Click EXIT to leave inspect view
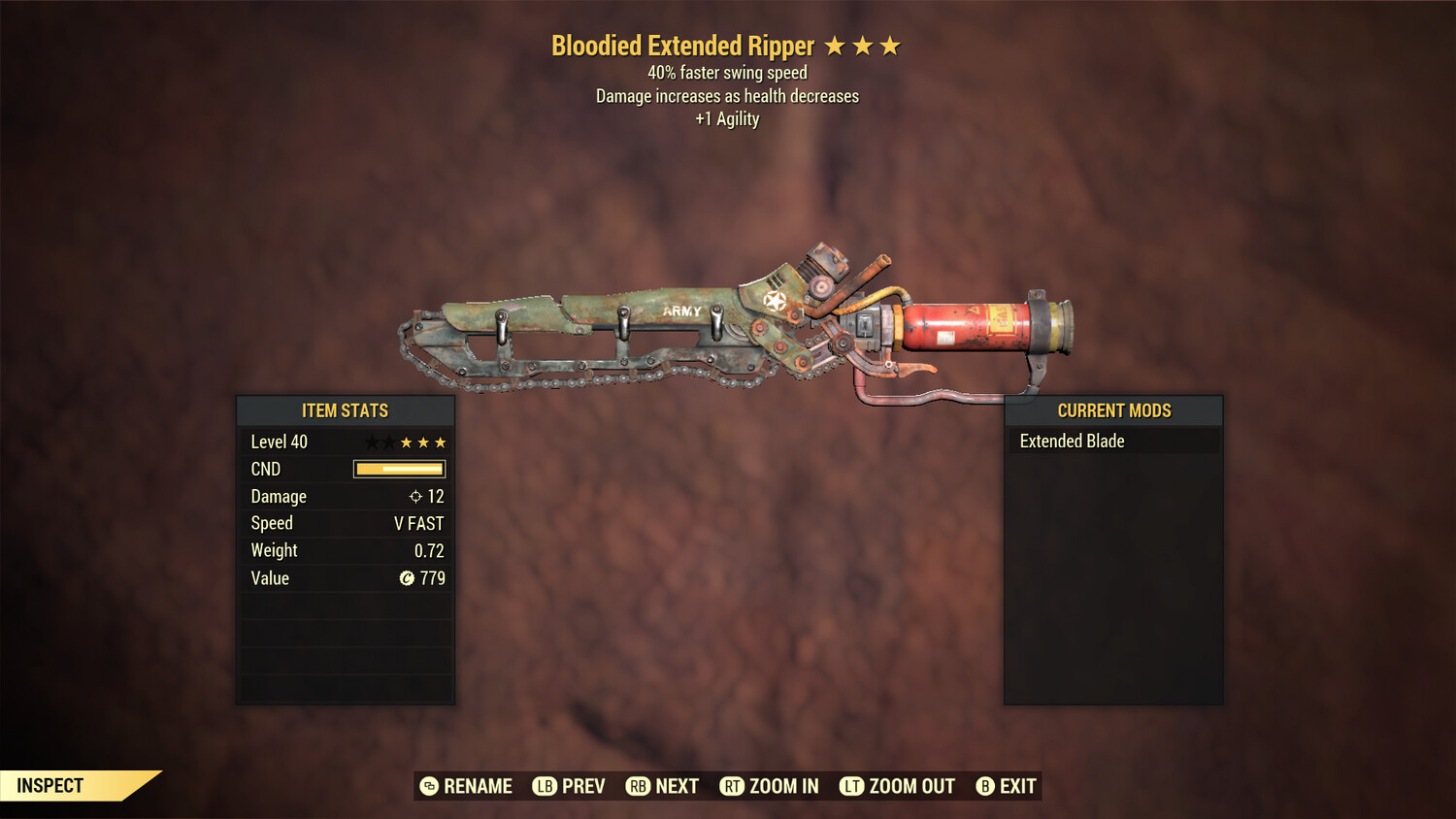 pos(1016,786)
